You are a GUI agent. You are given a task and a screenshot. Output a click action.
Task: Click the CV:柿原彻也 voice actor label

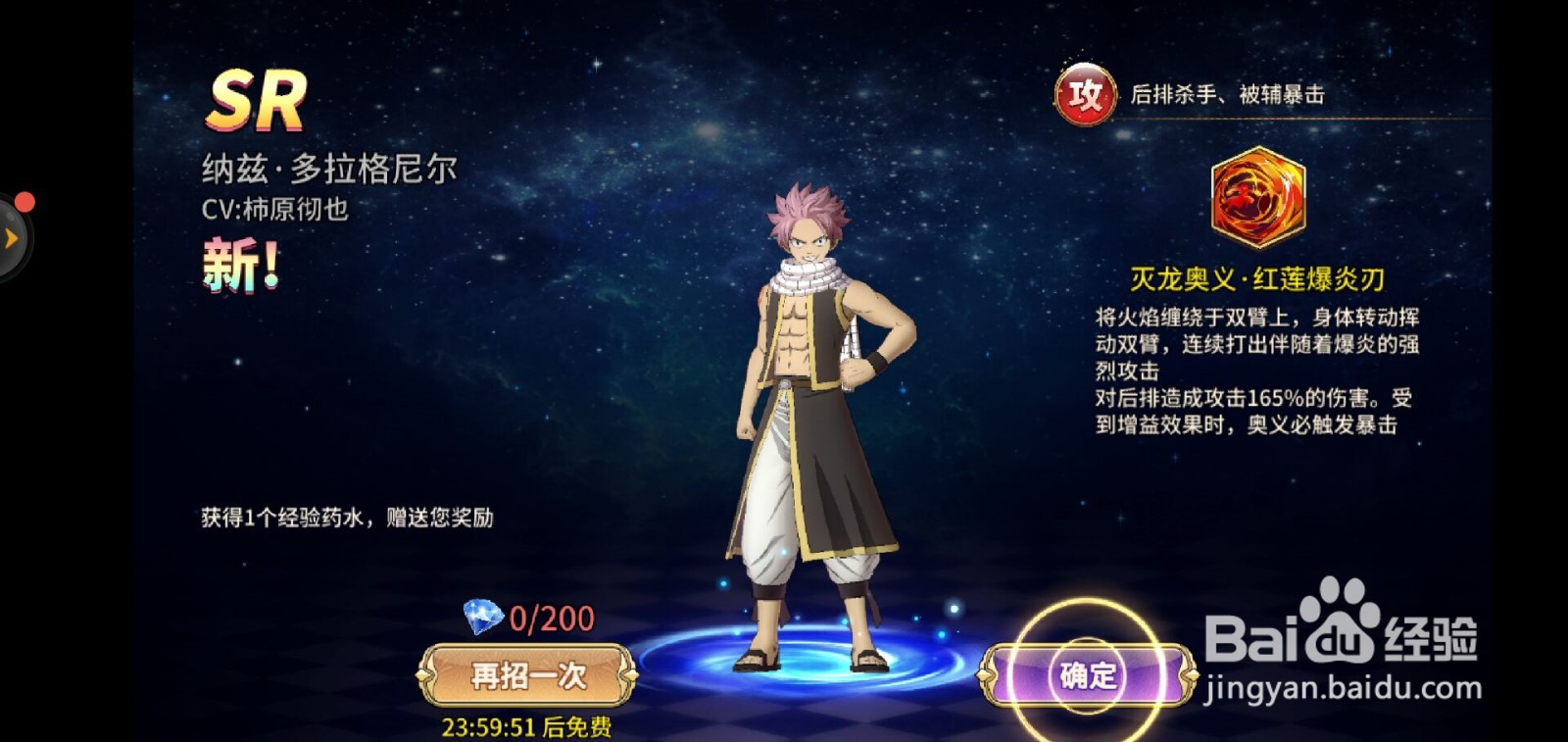(274, 210)
